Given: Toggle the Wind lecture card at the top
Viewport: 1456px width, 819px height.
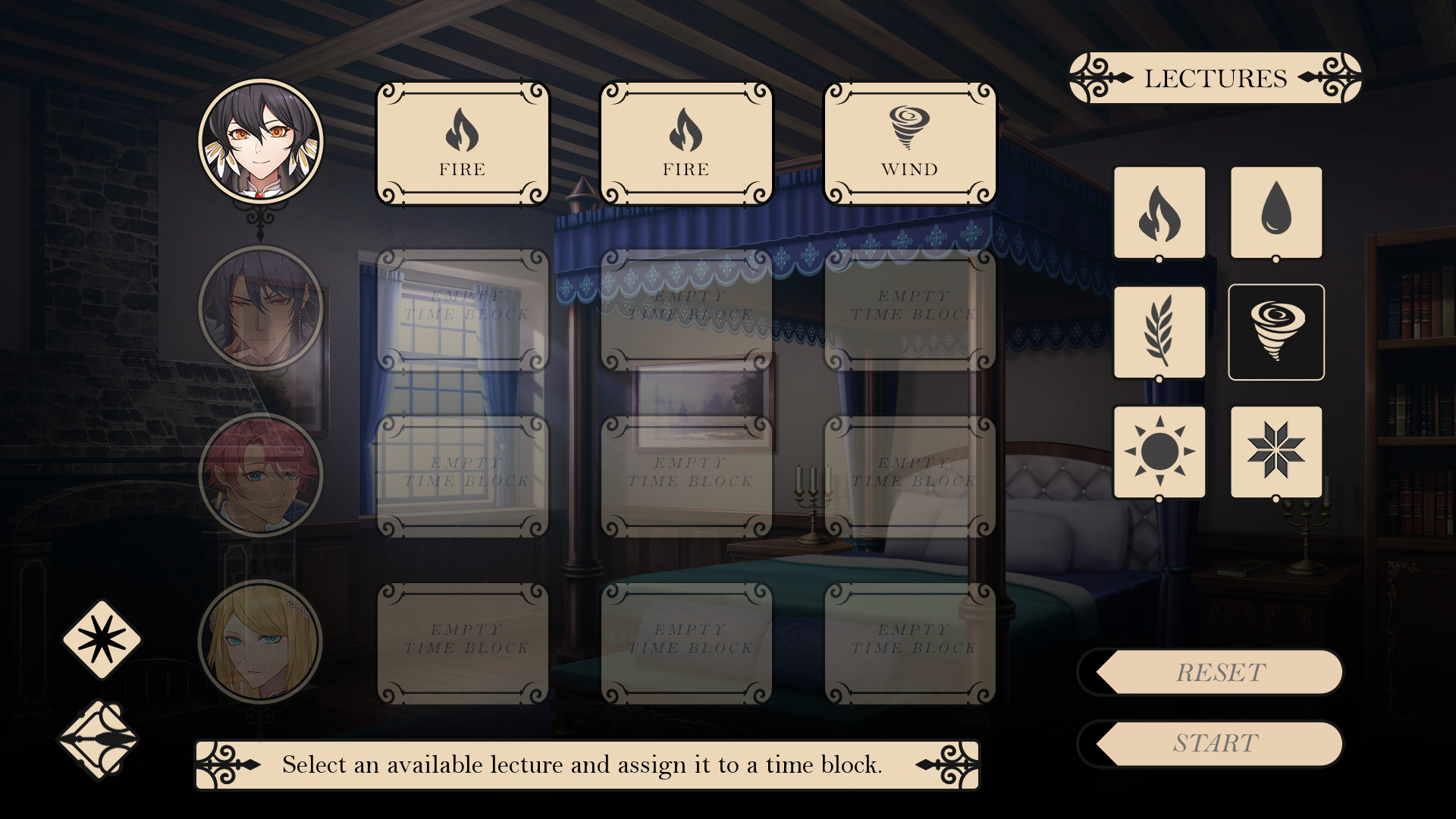Looking at the screenshot, I should [908, 144].
